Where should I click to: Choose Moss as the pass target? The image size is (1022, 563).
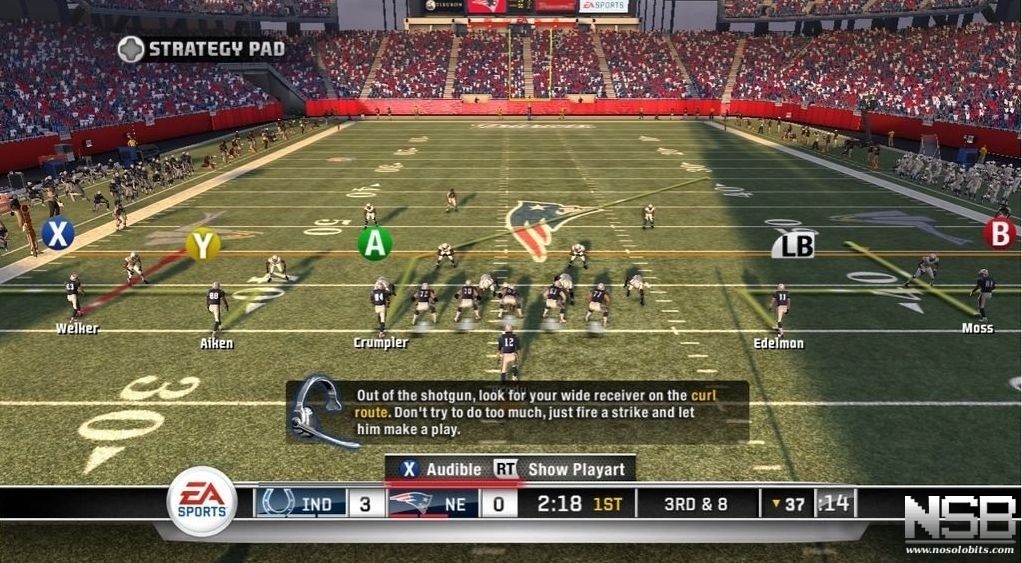(x=977, y=327)
